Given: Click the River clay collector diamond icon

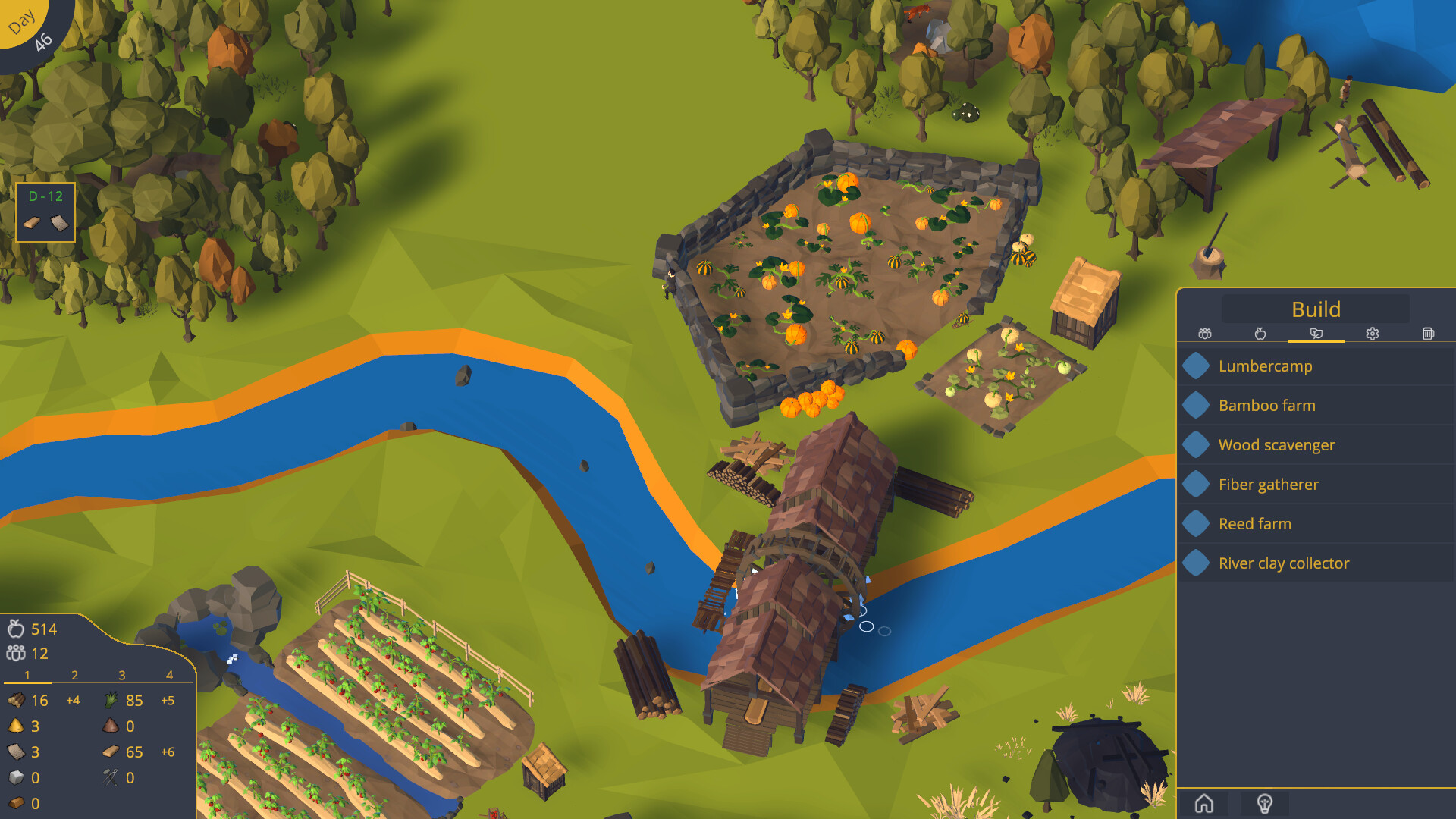Looking at the screenshot, I should pyautogui.click(x=1196, y=563).
